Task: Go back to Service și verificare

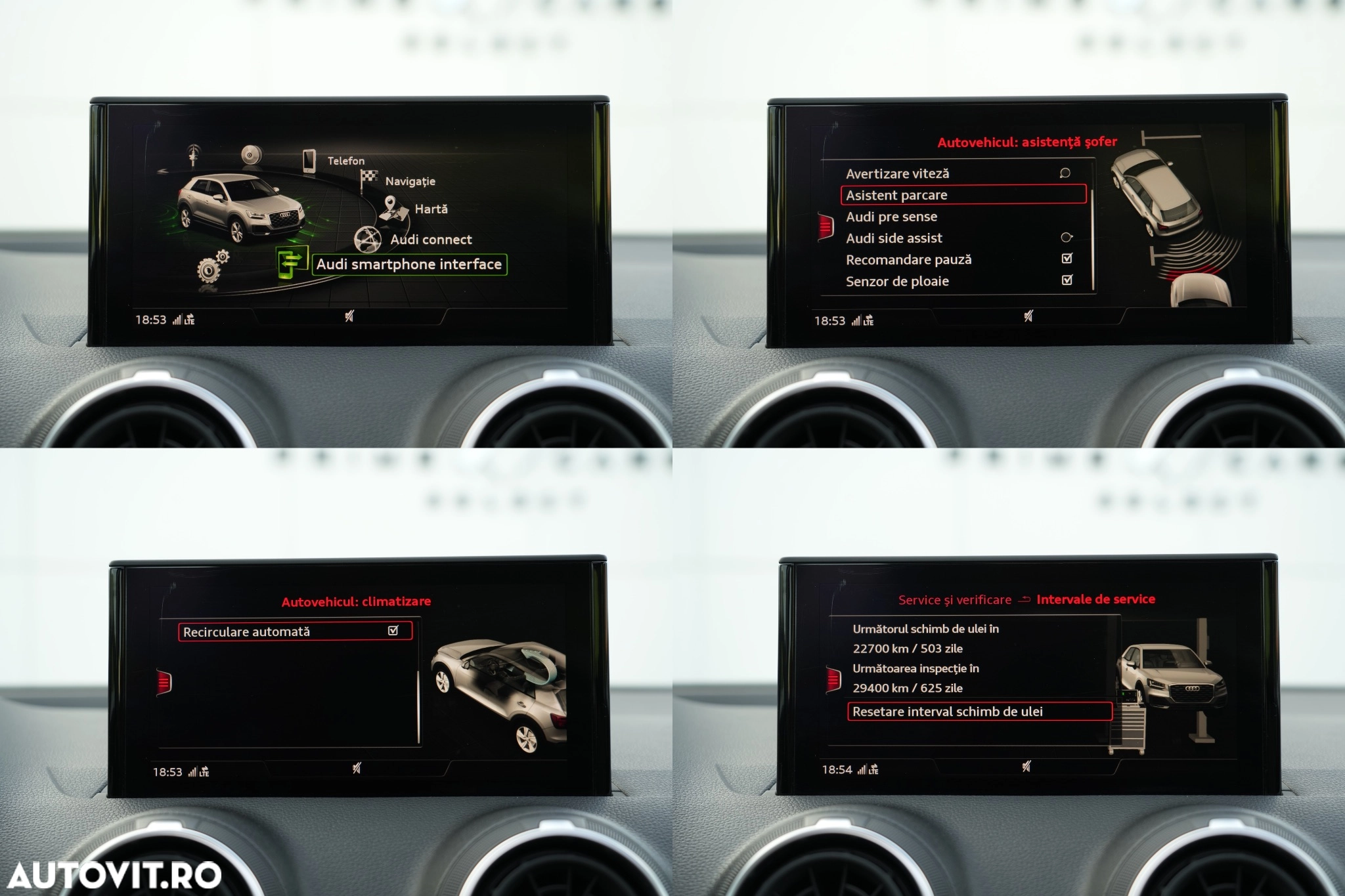Action: [x=954, y=600]
